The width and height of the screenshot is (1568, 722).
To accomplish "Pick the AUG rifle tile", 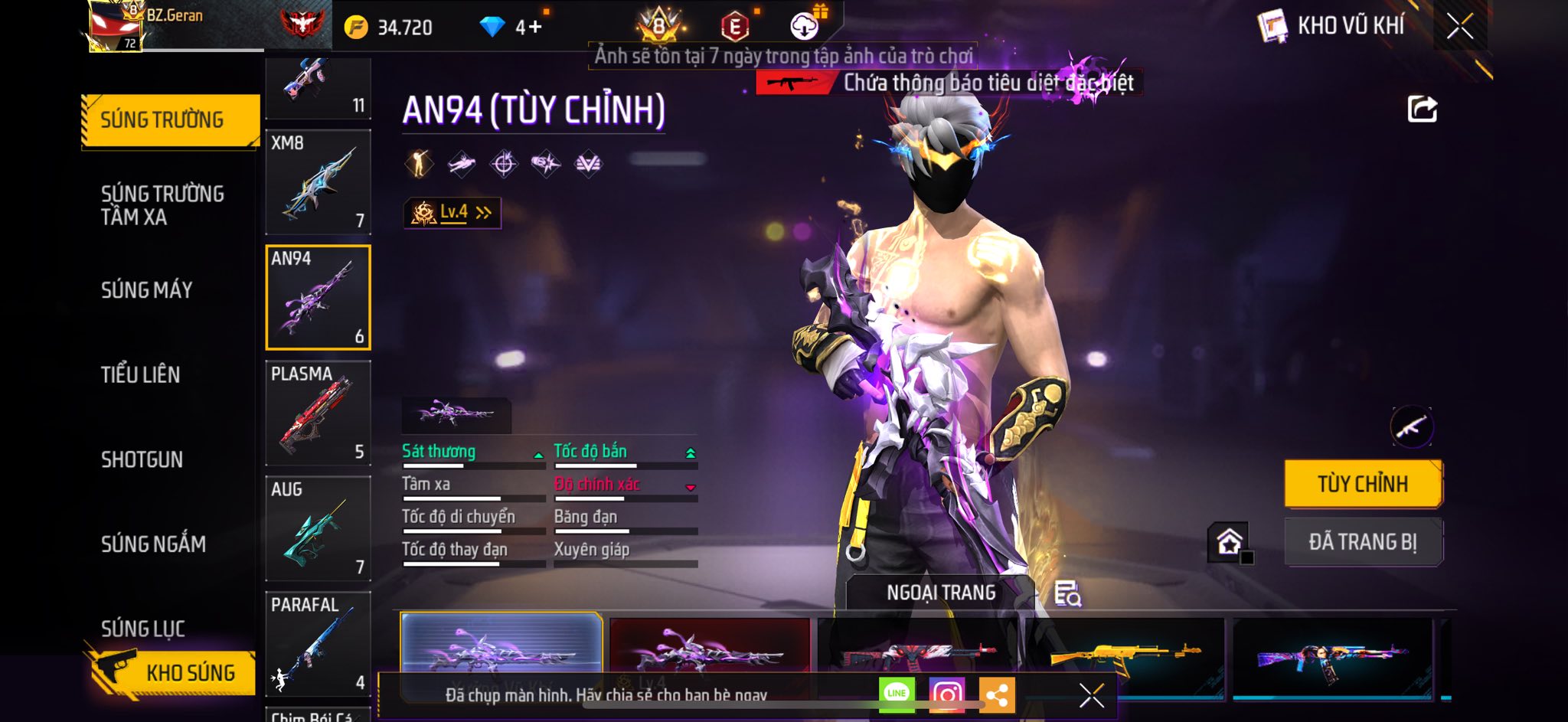I will (x=318, y=529).
